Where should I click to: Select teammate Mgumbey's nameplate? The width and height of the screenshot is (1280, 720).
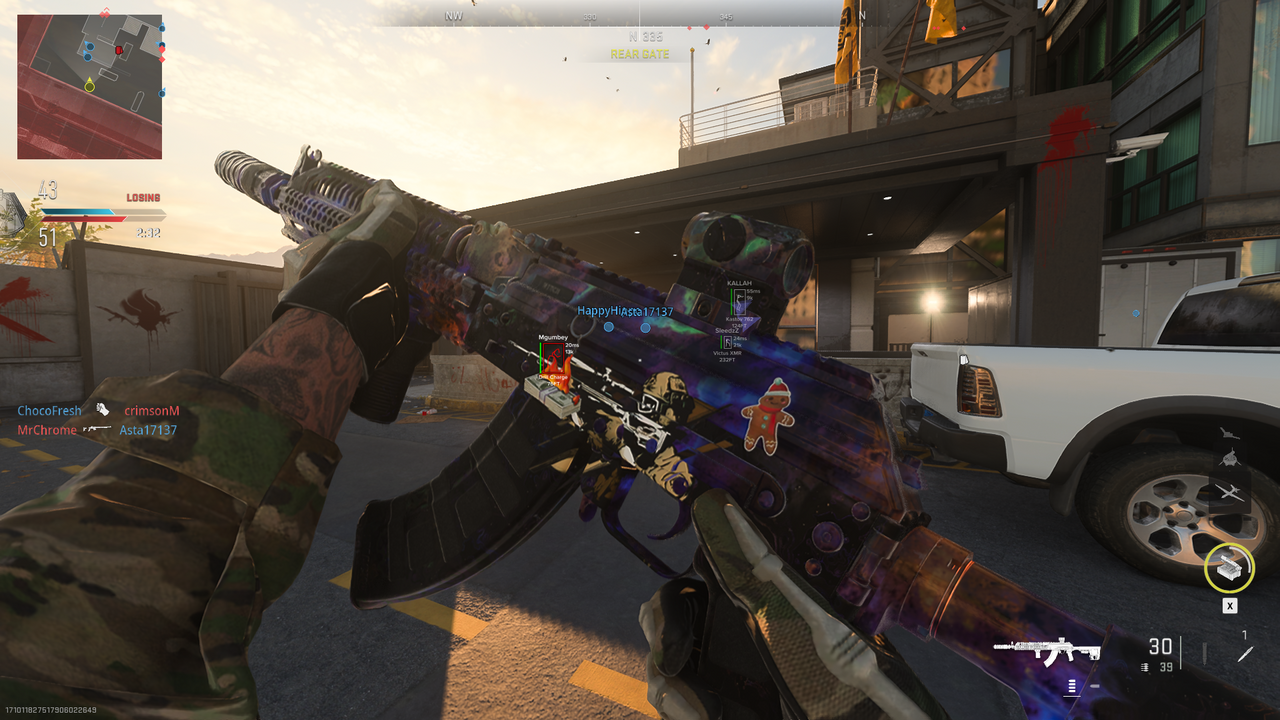click(x=553, y=338)
